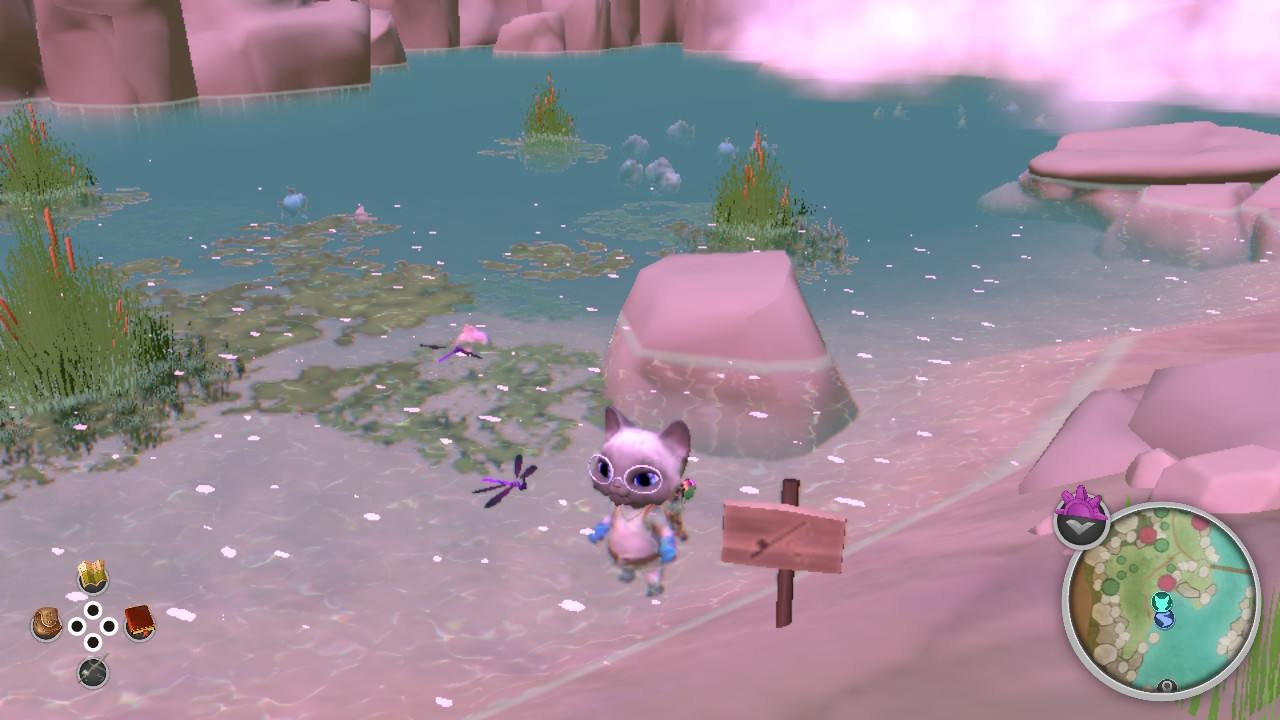Click the bottom dot of the D-pad hub

tap(93, 641)
